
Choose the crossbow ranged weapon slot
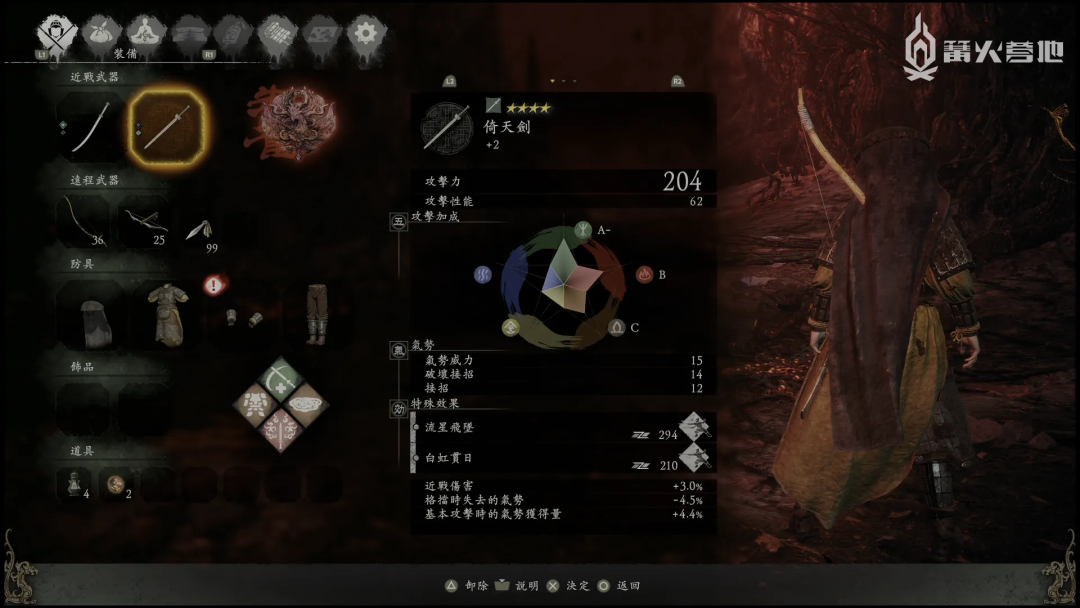coord(145,220)
